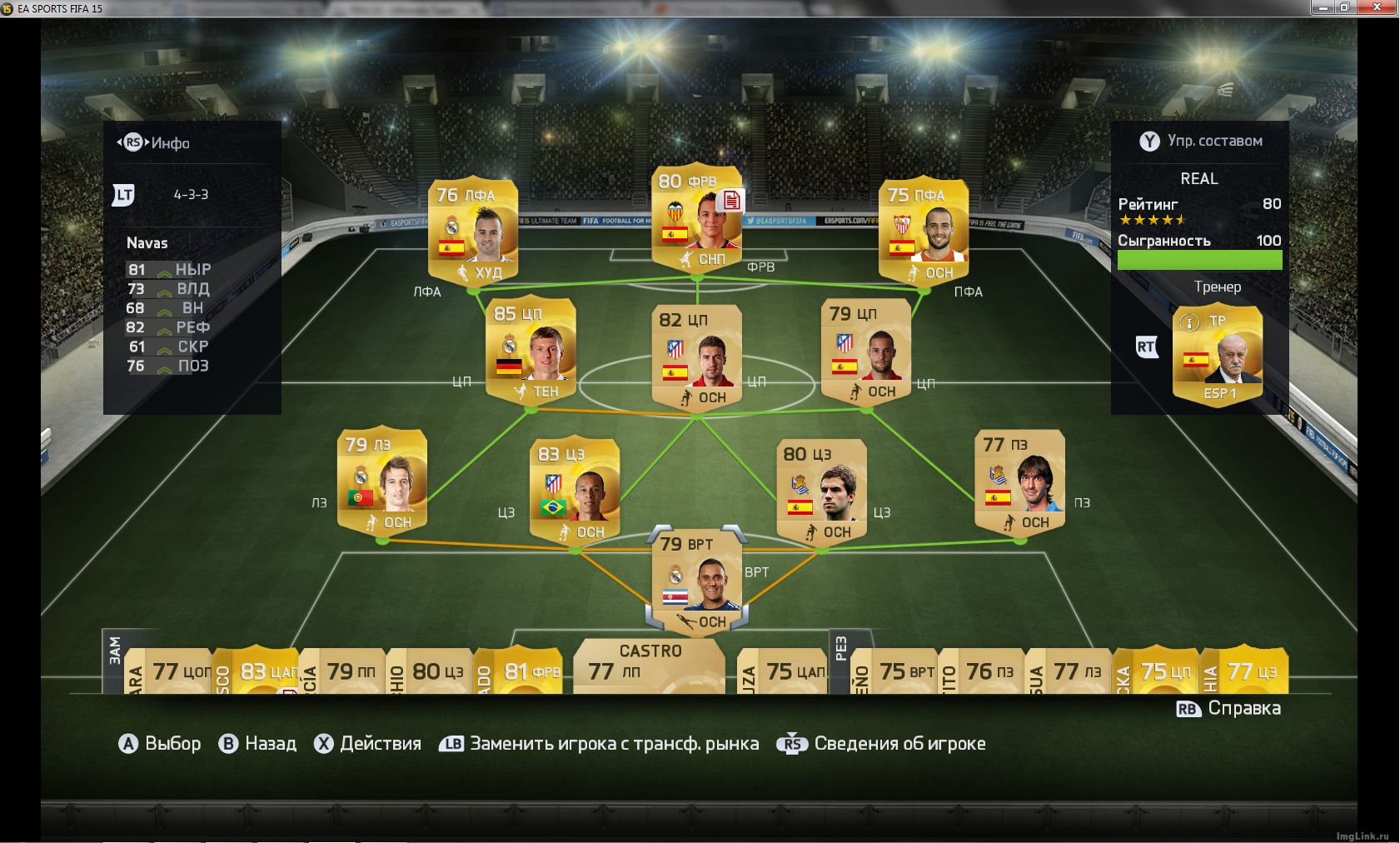Select the 76-rated ЛФА left forward card
The width and height of the screenshot is (1400, 843).
click(x=473, y=231)
